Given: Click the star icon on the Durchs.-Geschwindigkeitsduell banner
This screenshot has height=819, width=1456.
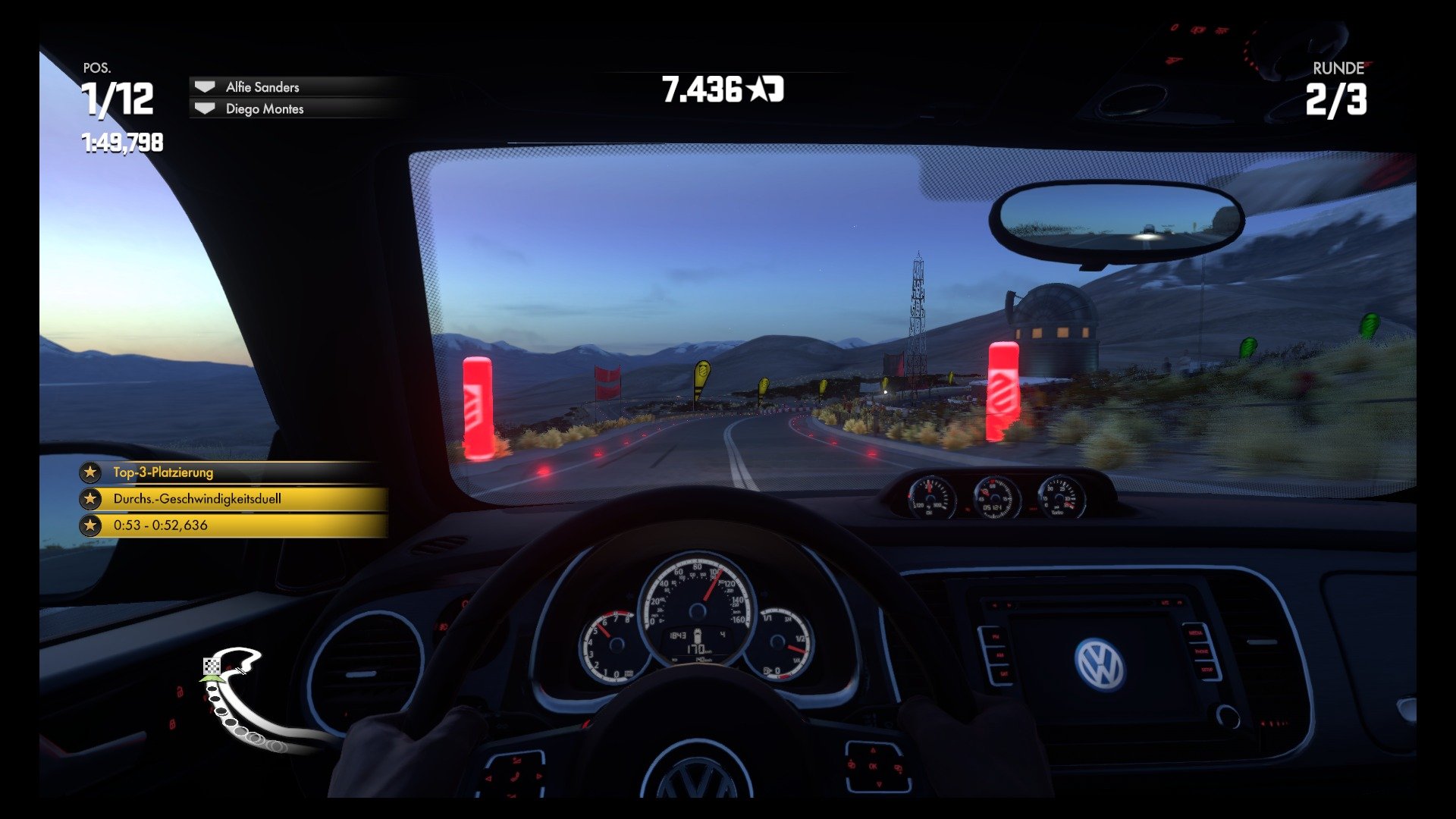Looking at the screenshot, I should [91, 500].
